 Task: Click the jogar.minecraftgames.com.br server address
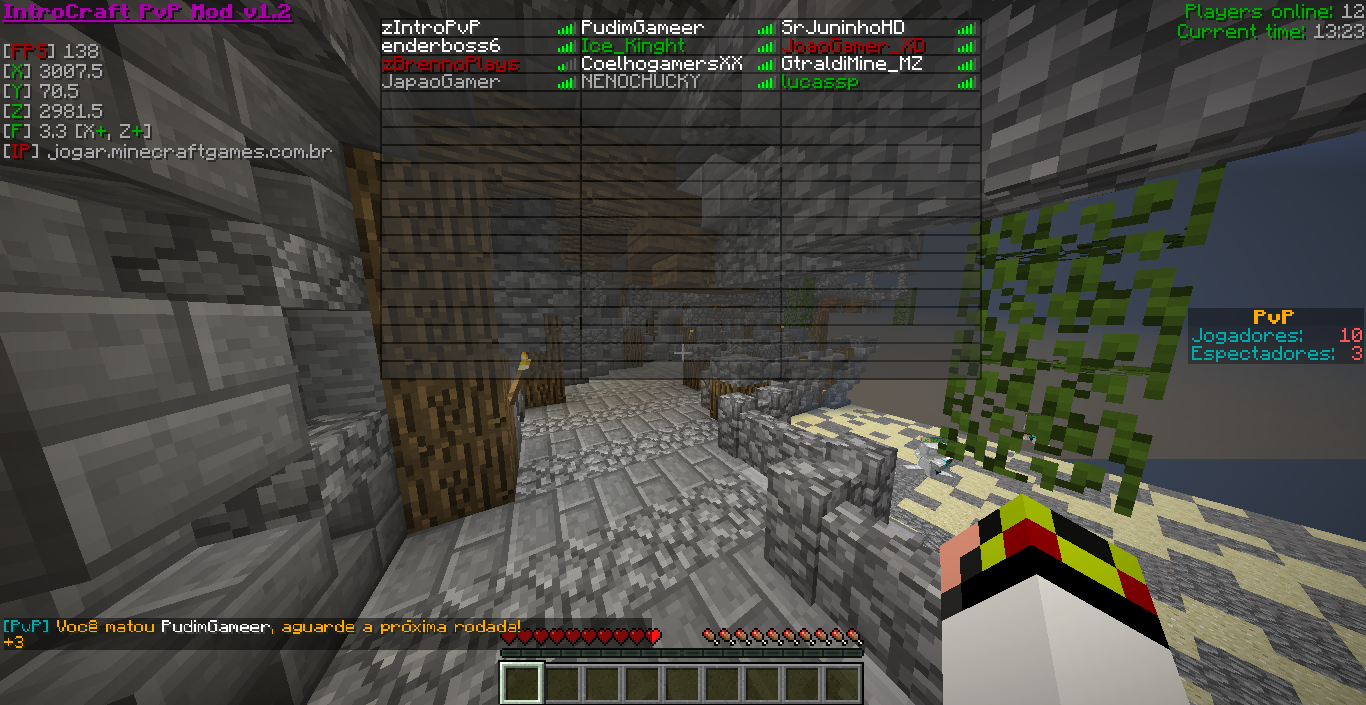tap(189, 152)
